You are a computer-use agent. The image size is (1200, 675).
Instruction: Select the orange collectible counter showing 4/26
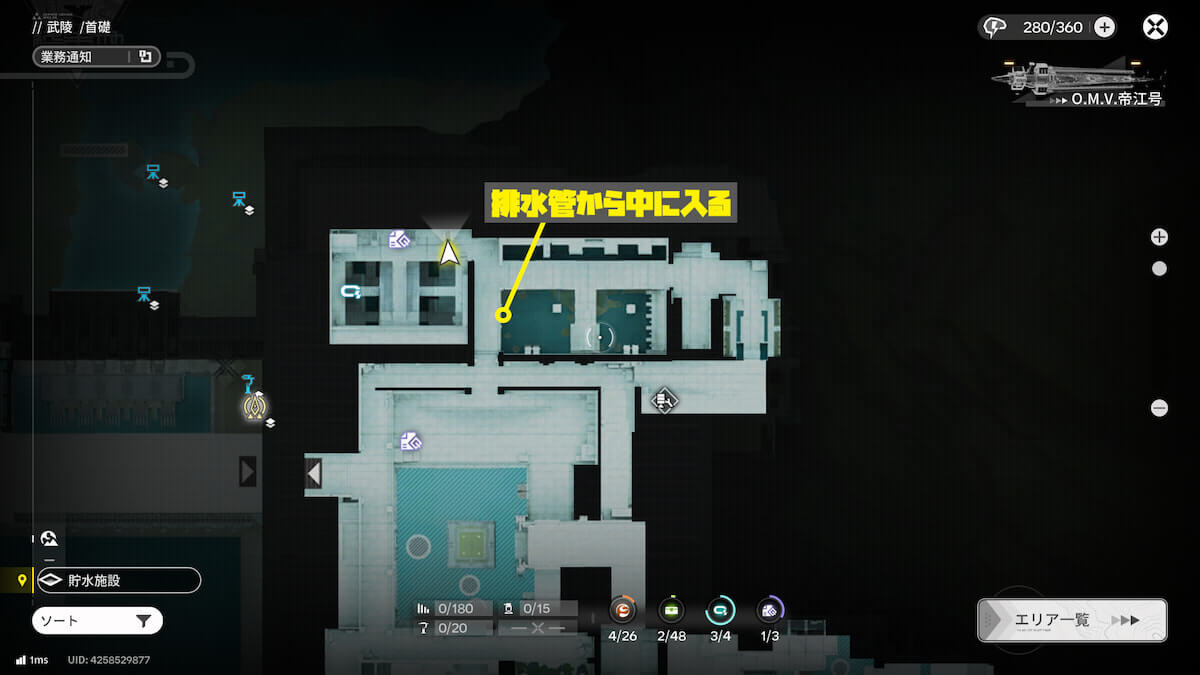pyautogui.click(x=622, y=609)
